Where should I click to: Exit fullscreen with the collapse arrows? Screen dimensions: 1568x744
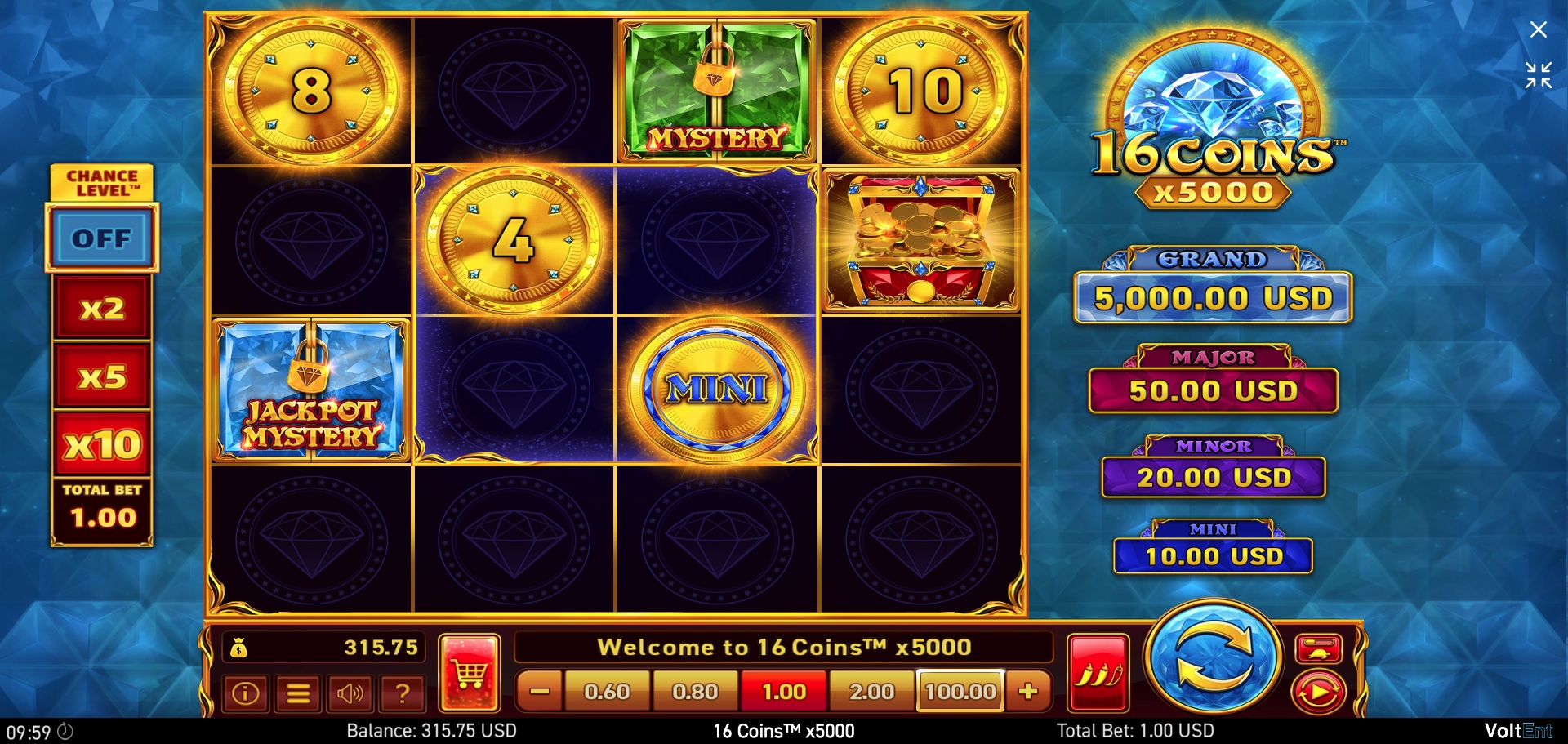pyautogui.click(x=1539, y=76)
